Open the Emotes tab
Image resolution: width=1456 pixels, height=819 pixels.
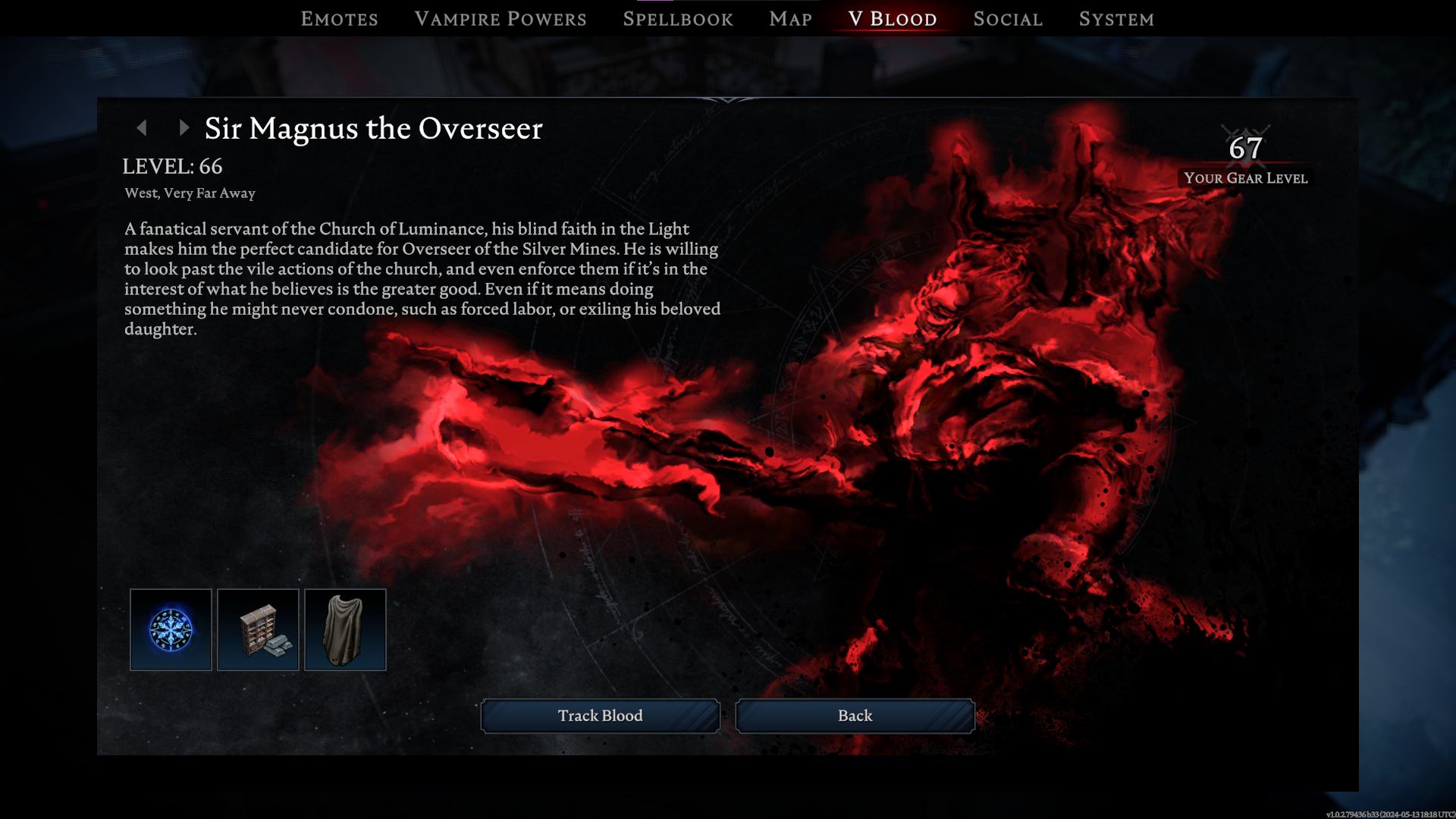pos(340,19)
